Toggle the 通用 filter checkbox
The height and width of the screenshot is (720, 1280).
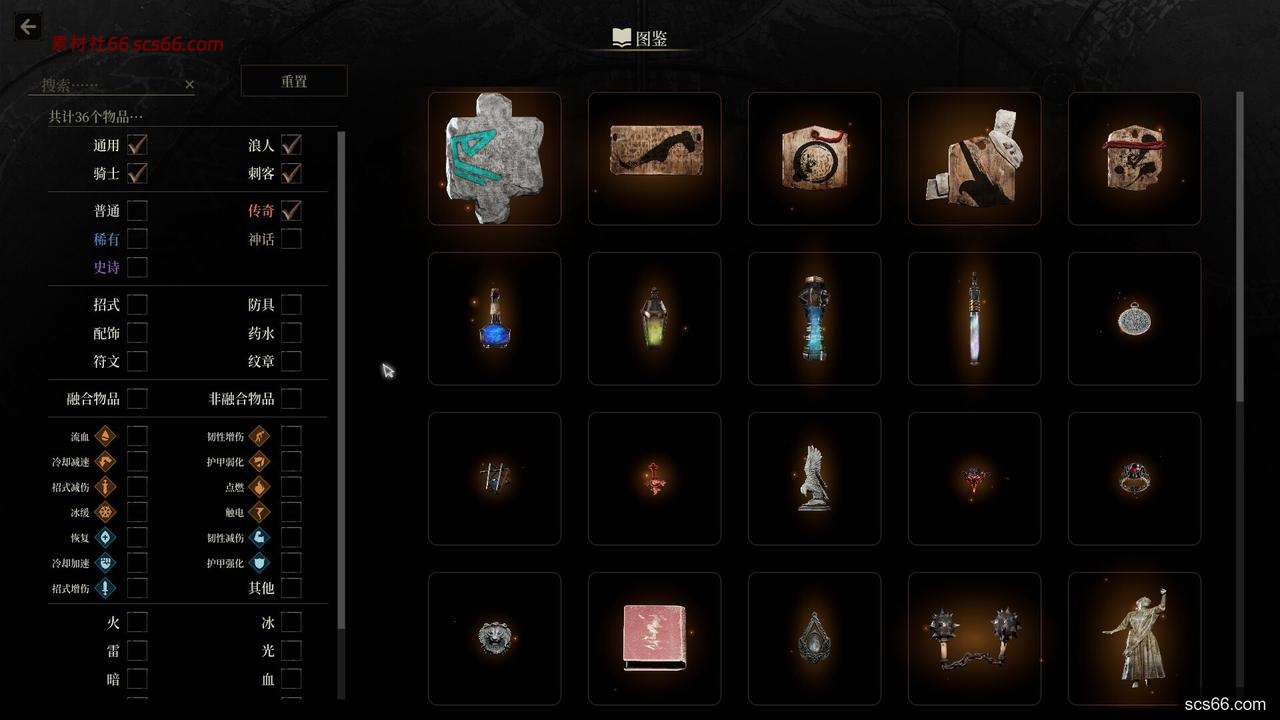point(136,144)
